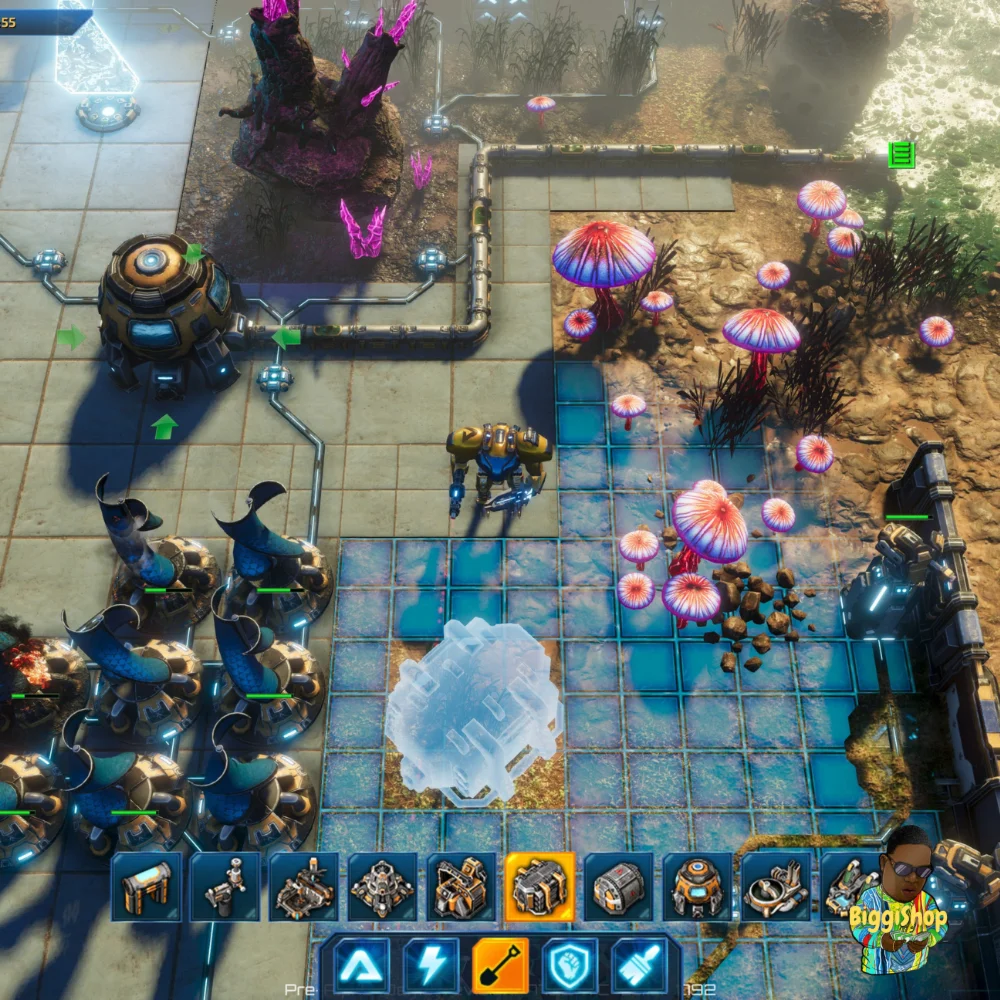Select the arched gate building icon
Image resolution: width=1000 pixels, height=1000 pixels.
[x=147, y=886]
